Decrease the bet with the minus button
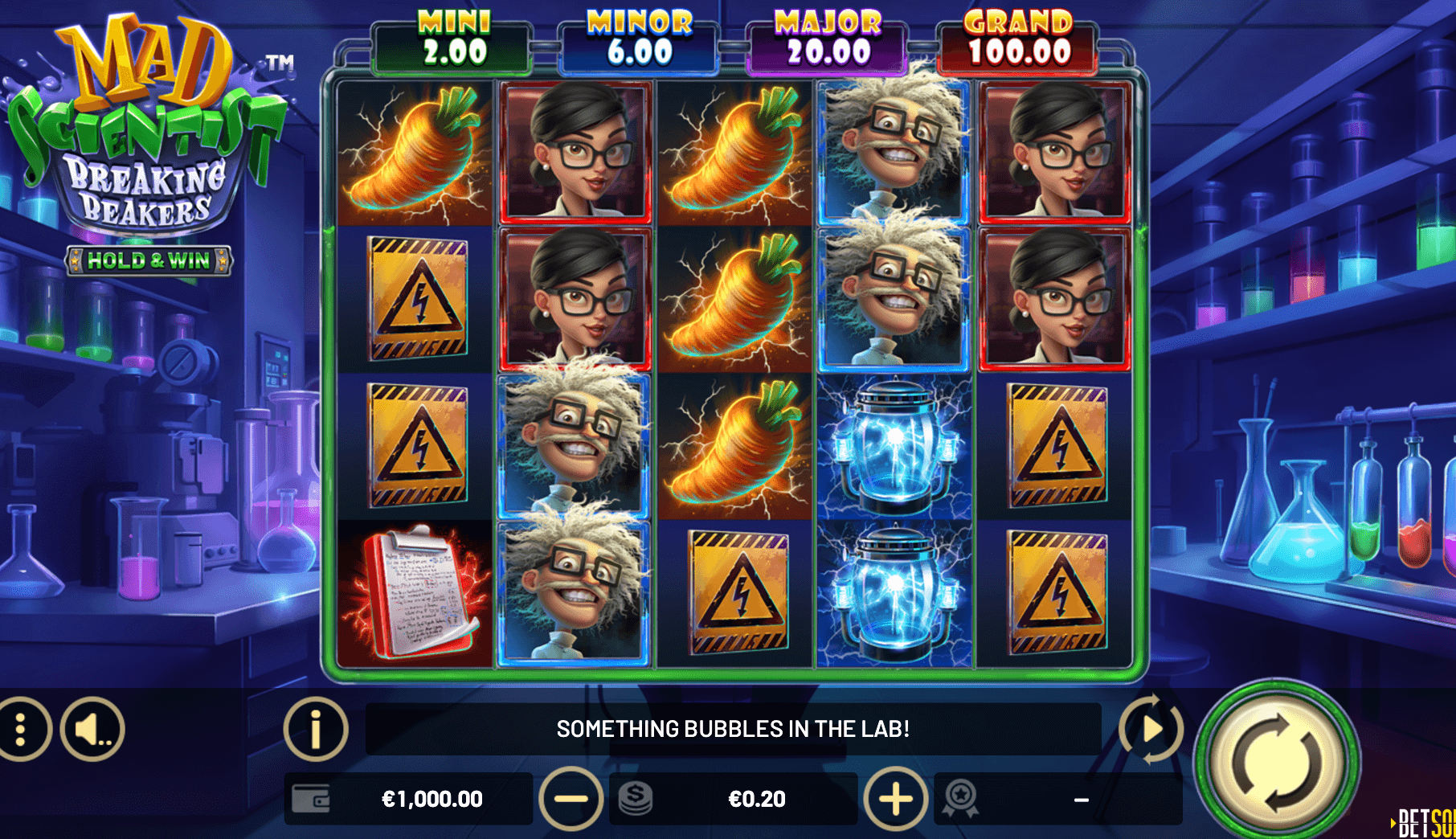Screen dimensions: 1456x839 click(571, 799)
